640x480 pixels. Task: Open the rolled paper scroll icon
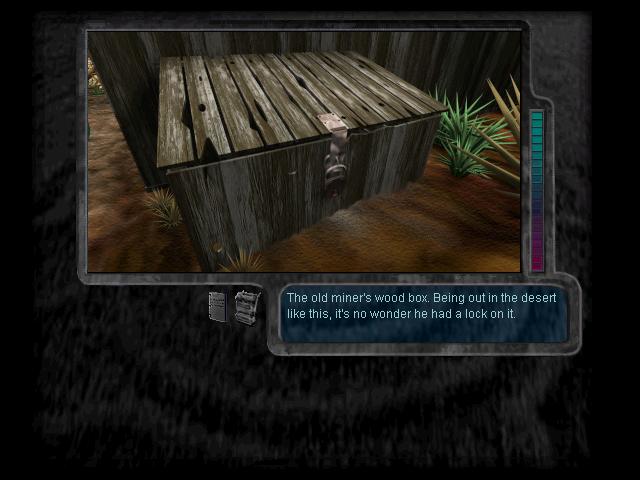tap(246, 306)
